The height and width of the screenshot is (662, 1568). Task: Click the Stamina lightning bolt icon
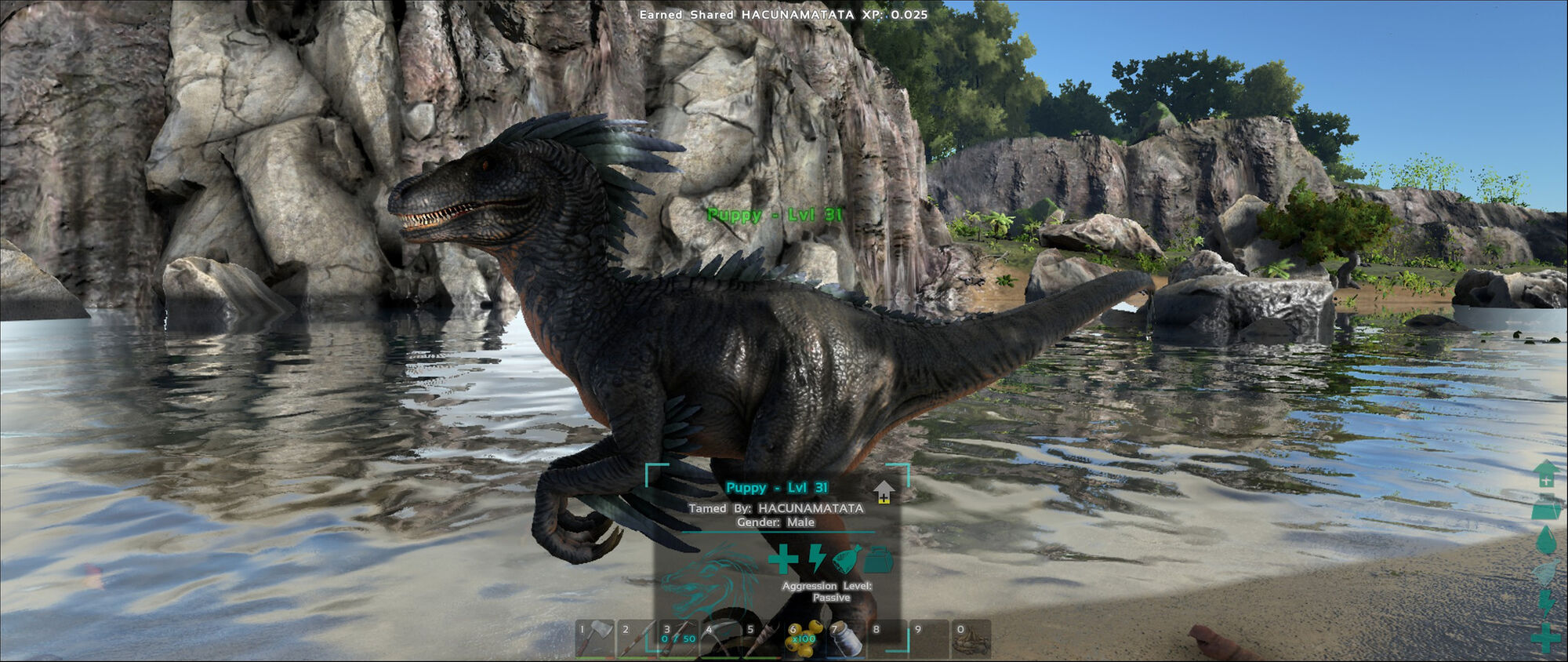818,560
